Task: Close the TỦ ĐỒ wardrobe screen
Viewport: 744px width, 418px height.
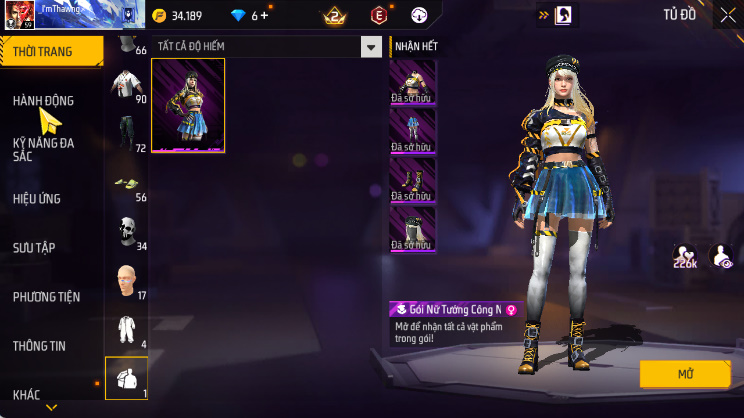Action: click(727, 15)
